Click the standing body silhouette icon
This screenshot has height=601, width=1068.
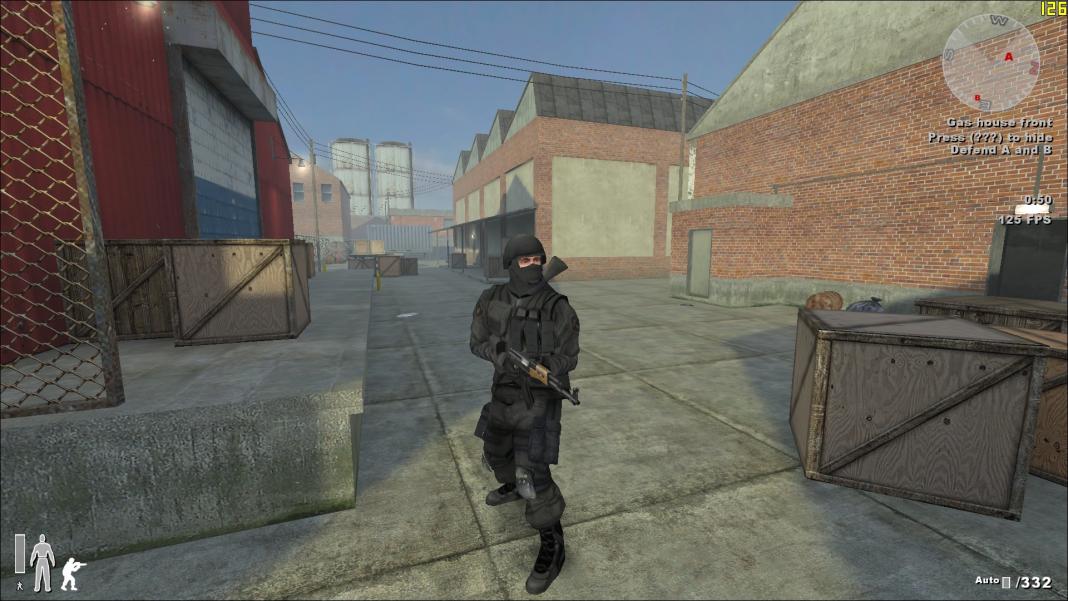click(x=41, y=562)
